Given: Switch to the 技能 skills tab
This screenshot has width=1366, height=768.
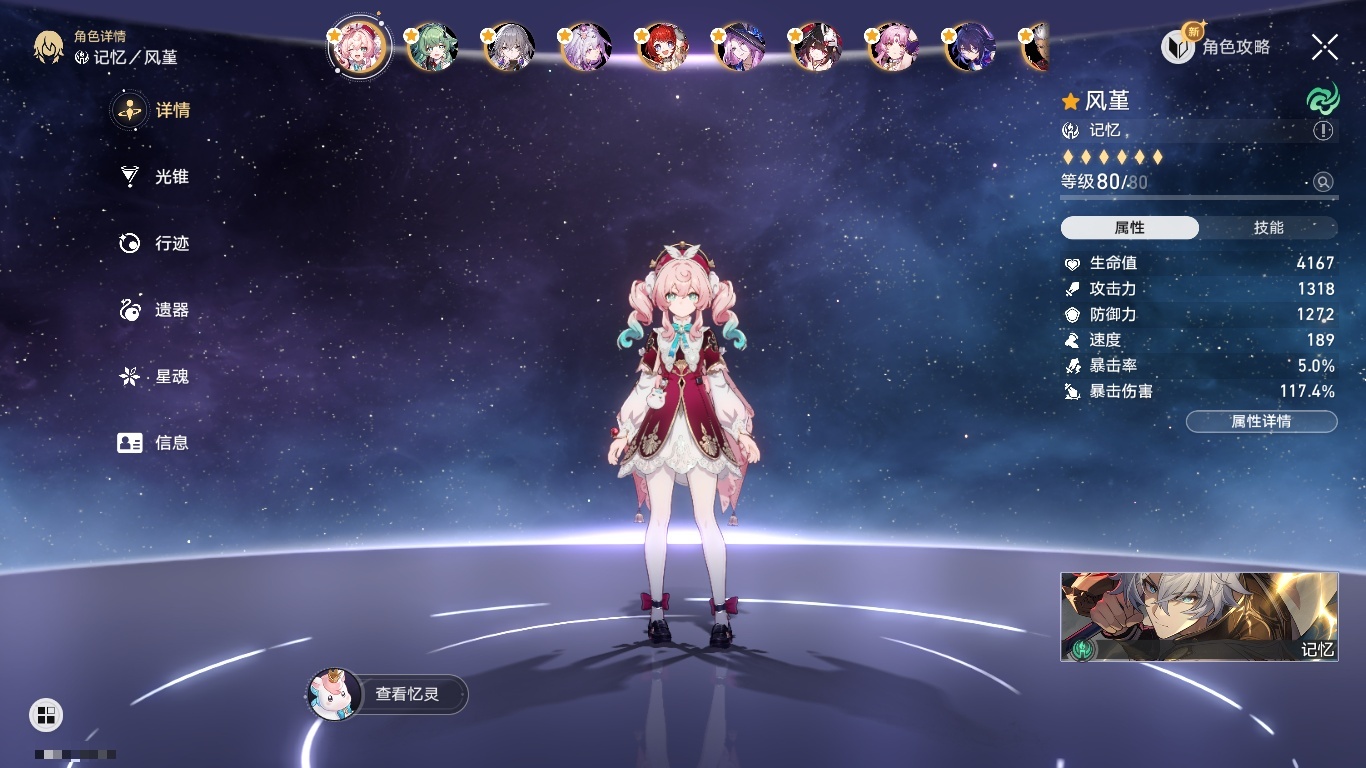Looking at the screenshot, I should [1268, 228].
